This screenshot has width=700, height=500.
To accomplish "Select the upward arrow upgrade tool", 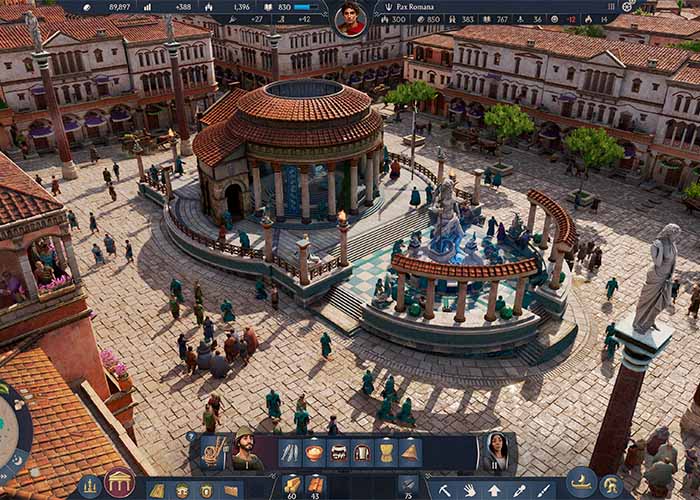I will (494, 491).
